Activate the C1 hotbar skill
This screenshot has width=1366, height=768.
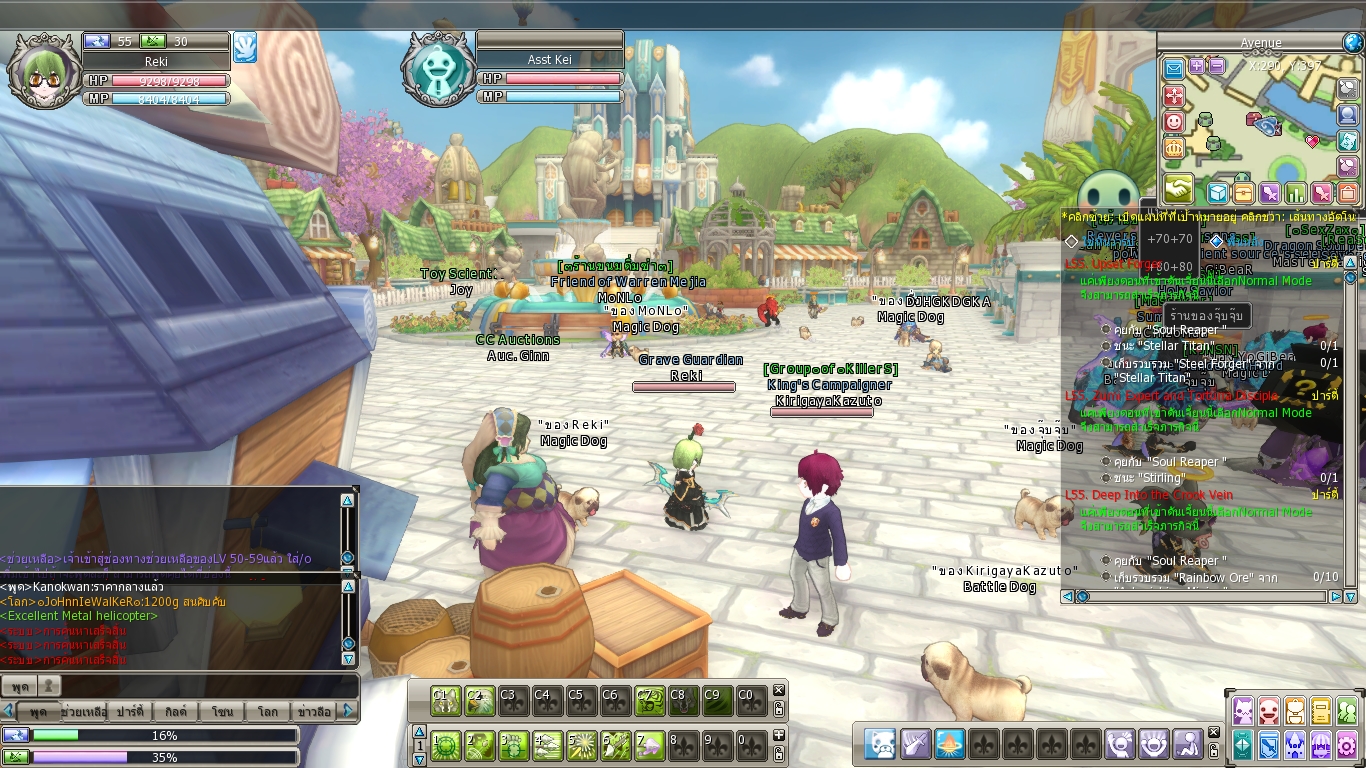click(445, 701)
